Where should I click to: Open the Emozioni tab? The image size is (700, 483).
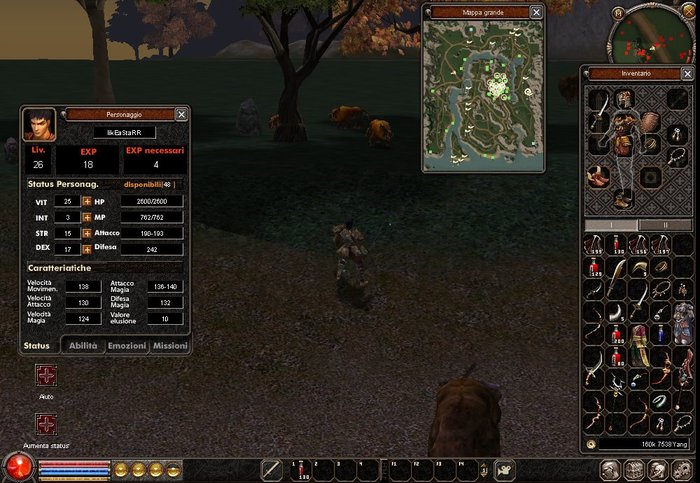pos(127,346)
